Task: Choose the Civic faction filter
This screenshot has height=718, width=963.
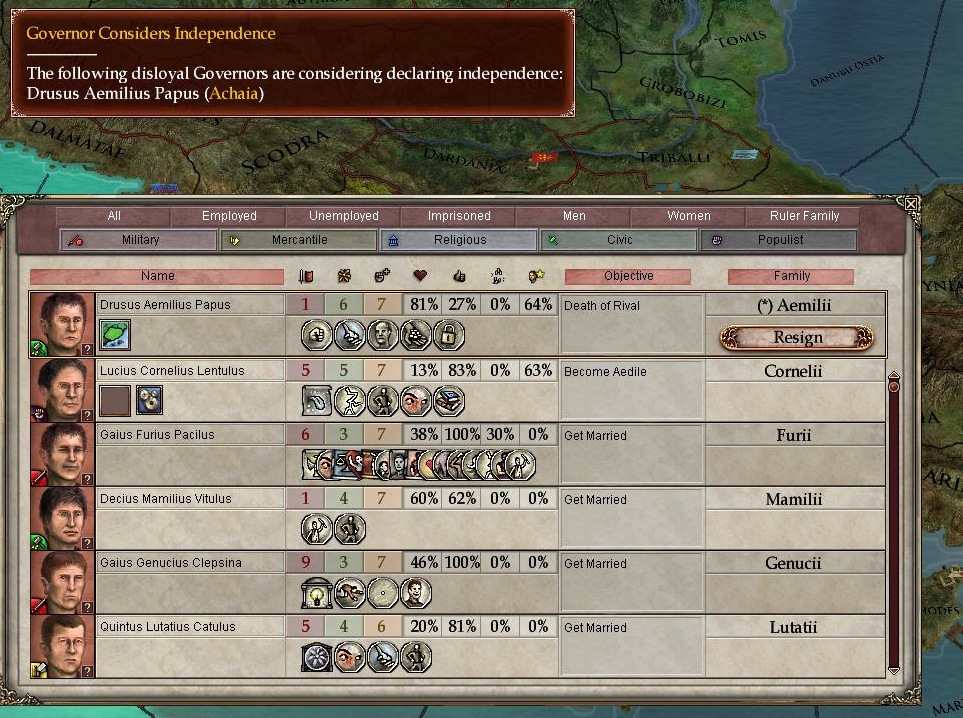Action: pos(619,240)
